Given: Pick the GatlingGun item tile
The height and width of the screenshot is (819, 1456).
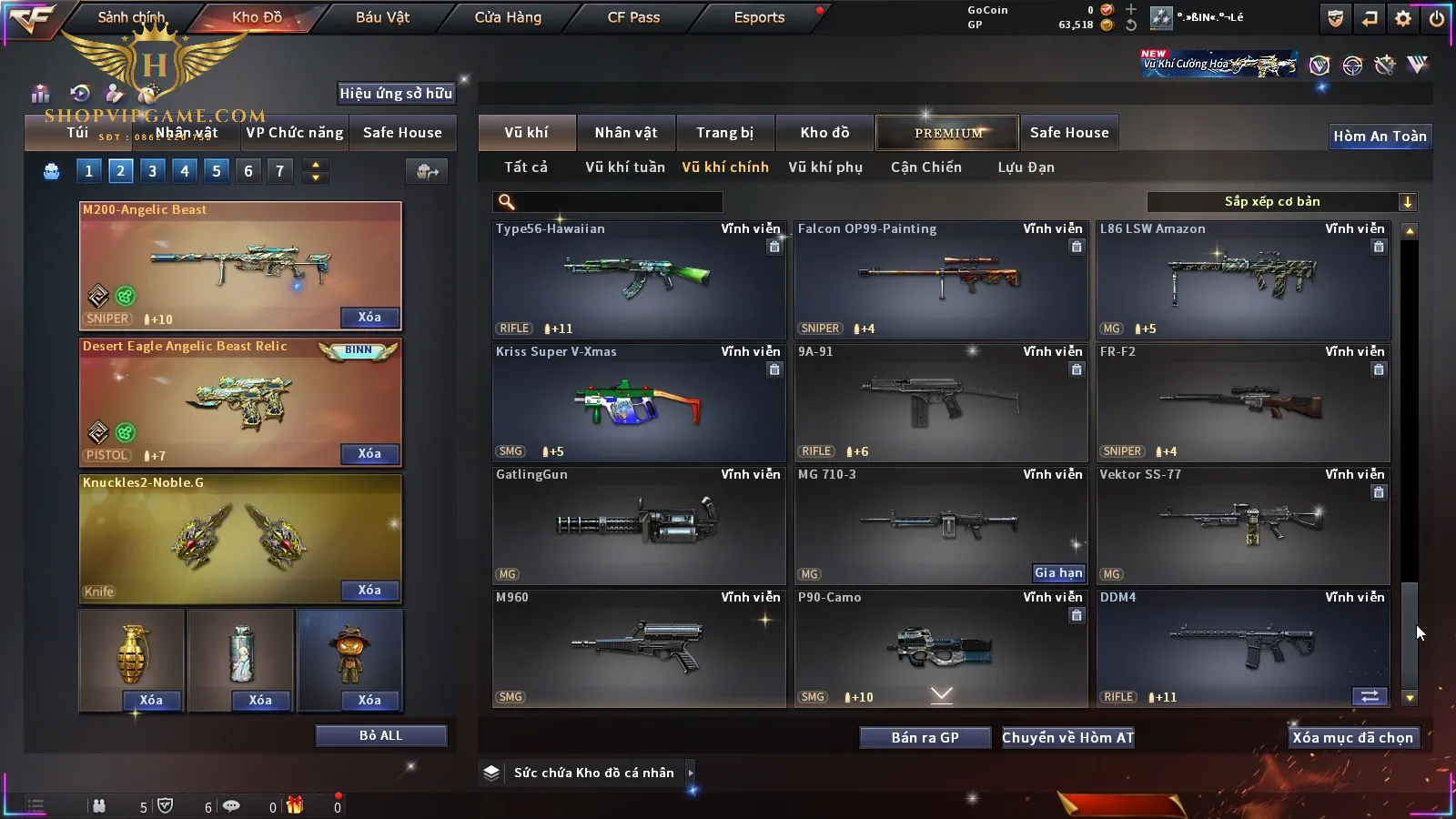Looking at the screenshot, I should click(638, 525).
